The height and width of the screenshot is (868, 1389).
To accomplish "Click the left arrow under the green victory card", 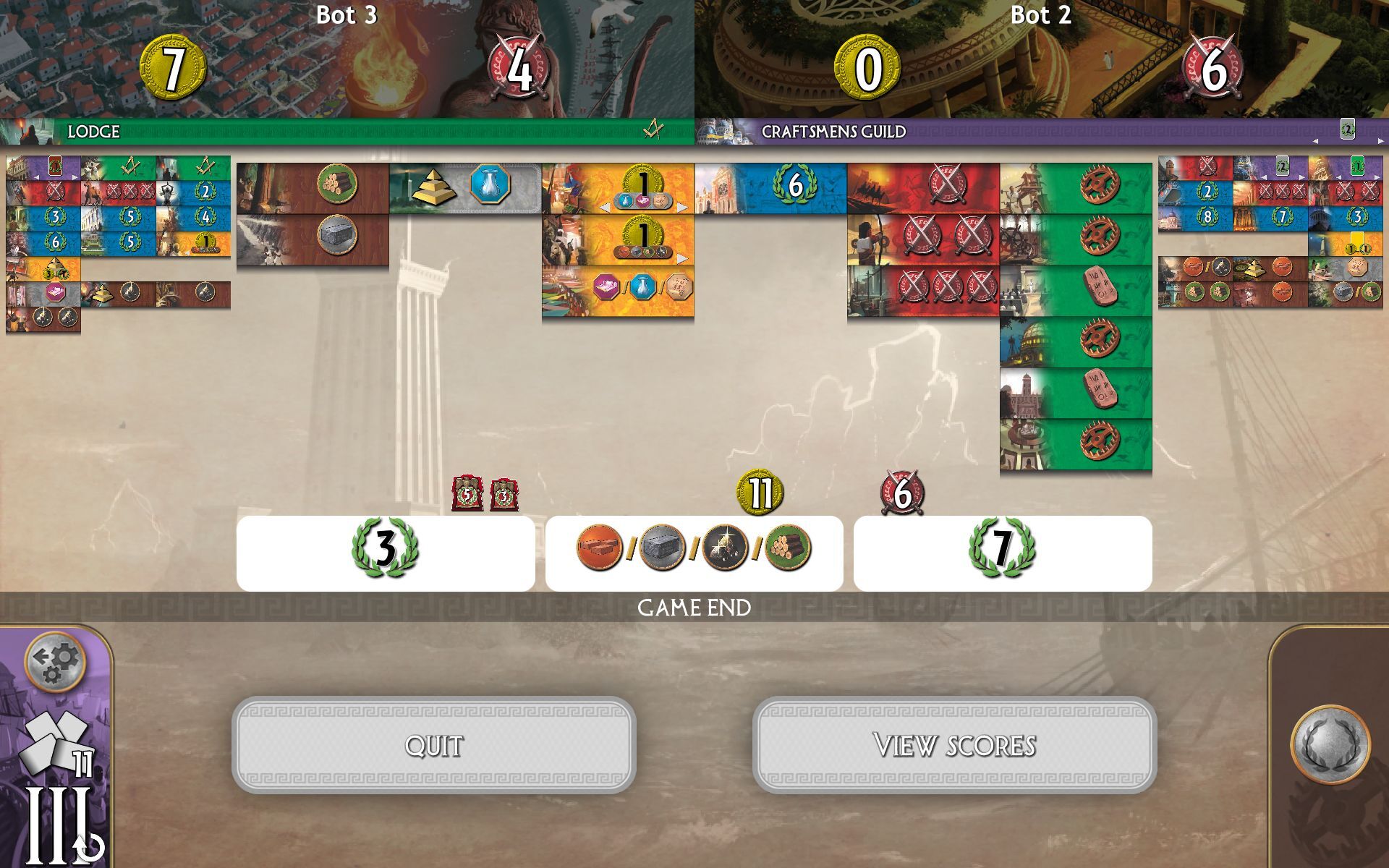I will (x=1338, y=177).
